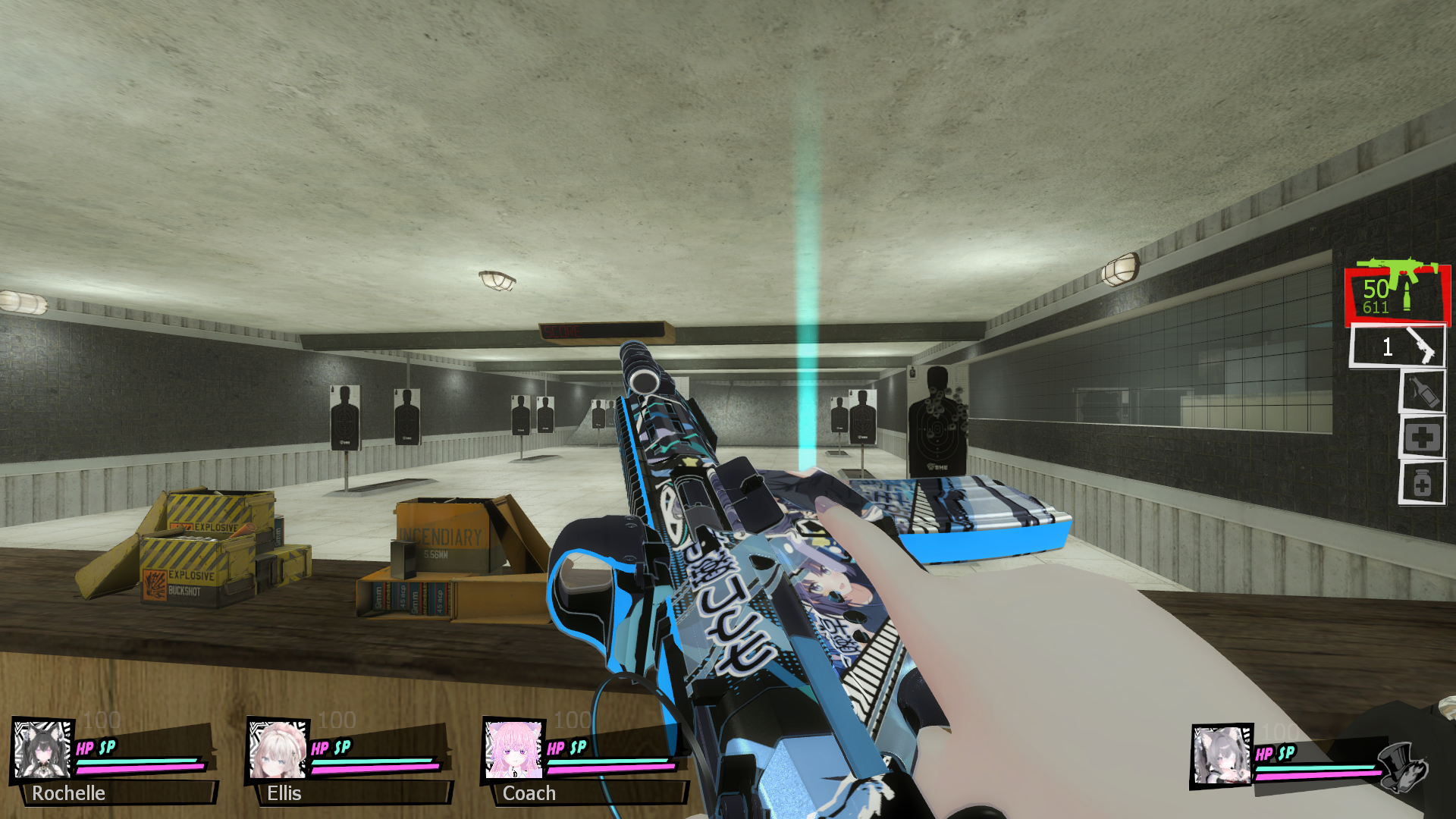Choose the first aid kit slot
Viewport: 1456px width, 819px height.
(x=1422, y=438)
